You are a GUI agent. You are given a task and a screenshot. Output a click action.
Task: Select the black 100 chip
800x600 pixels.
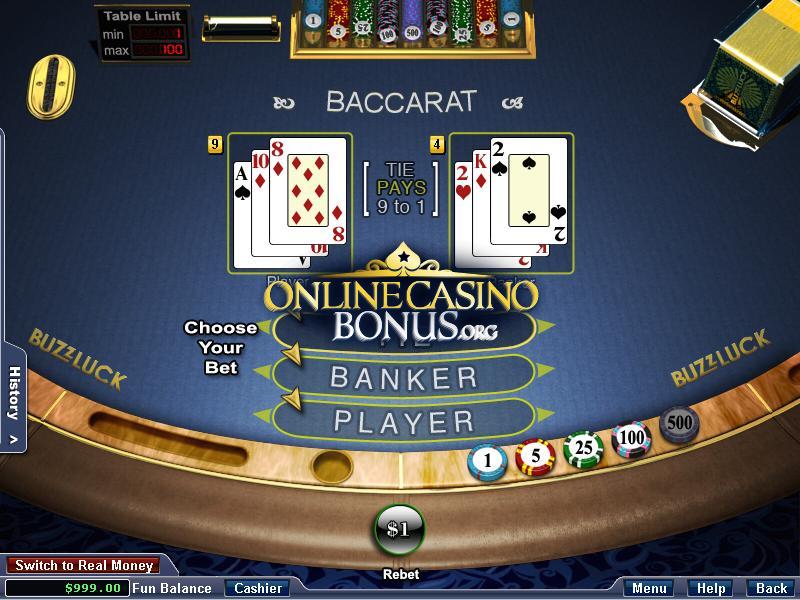pos(631,437)
